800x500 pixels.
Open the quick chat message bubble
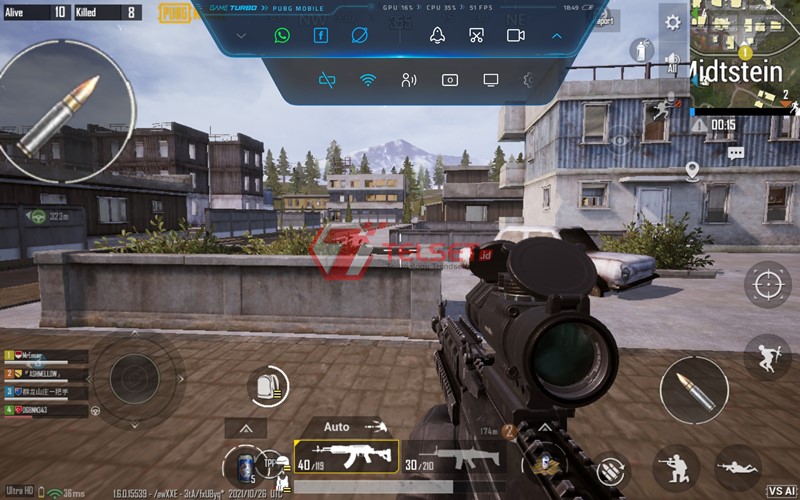tap(736, 153)
